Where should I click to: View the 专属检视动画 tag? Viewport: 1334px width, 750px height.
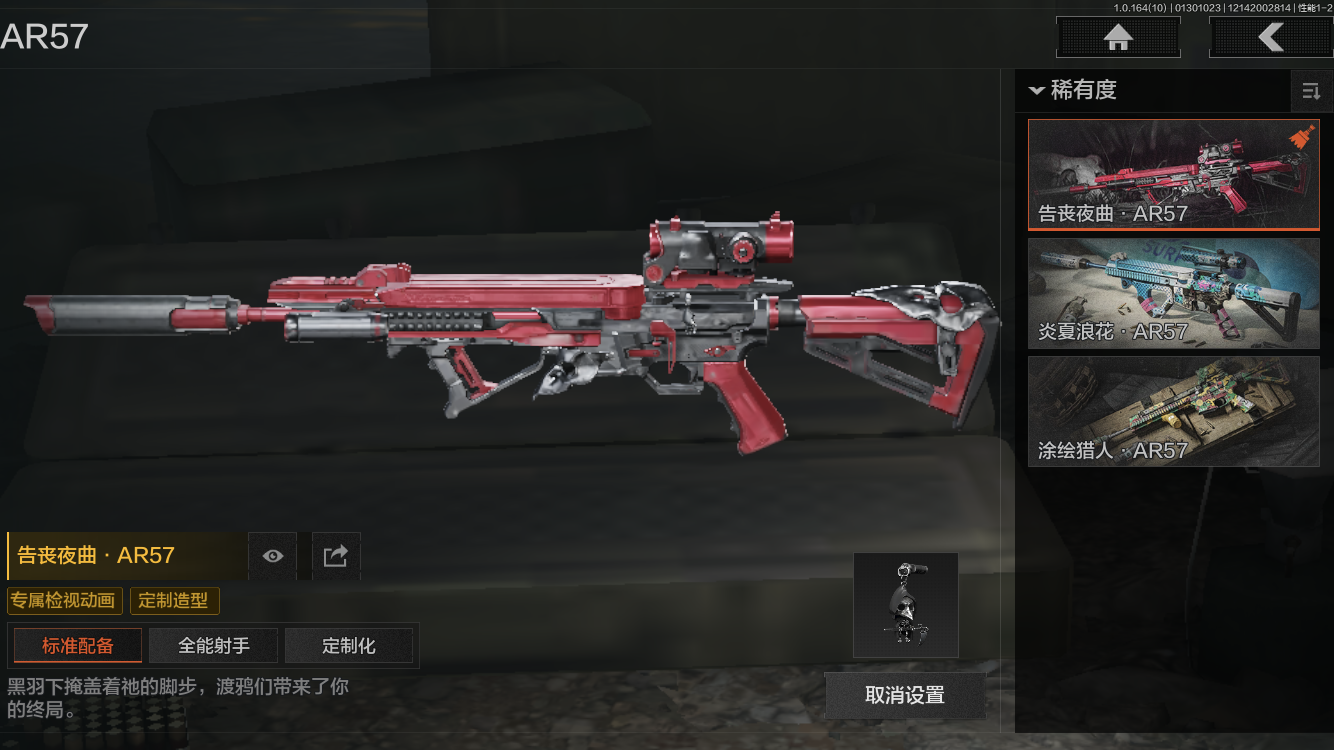[65, 601]
